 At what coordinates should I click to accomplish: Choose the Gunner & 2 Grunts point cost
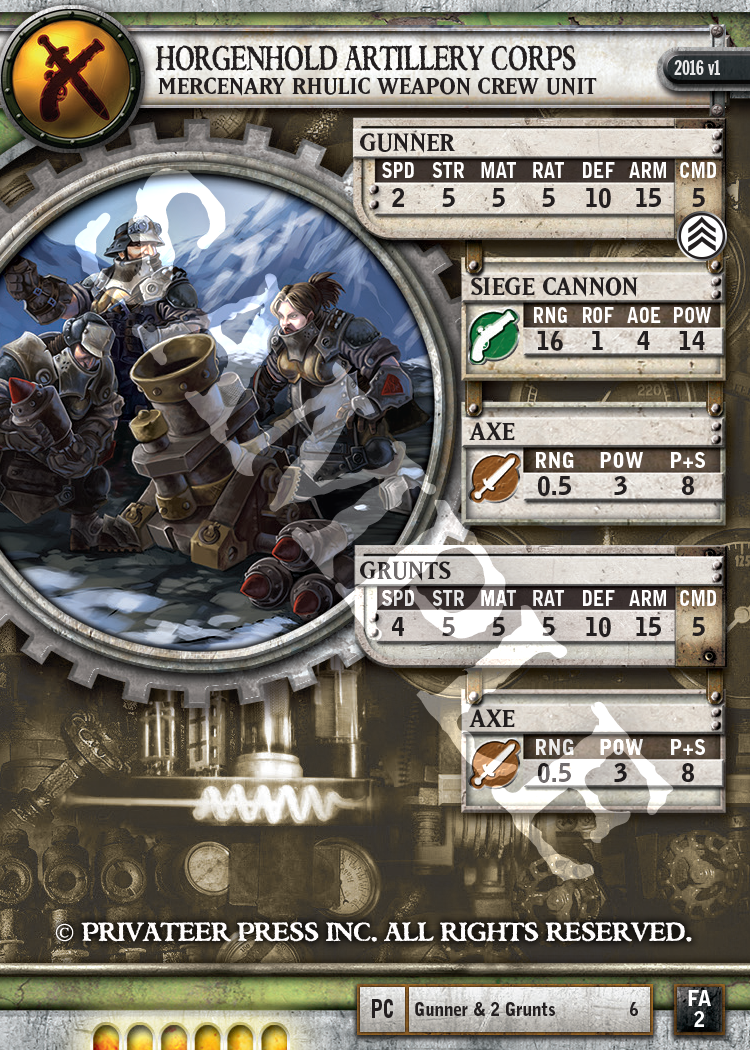[634, 1009]
